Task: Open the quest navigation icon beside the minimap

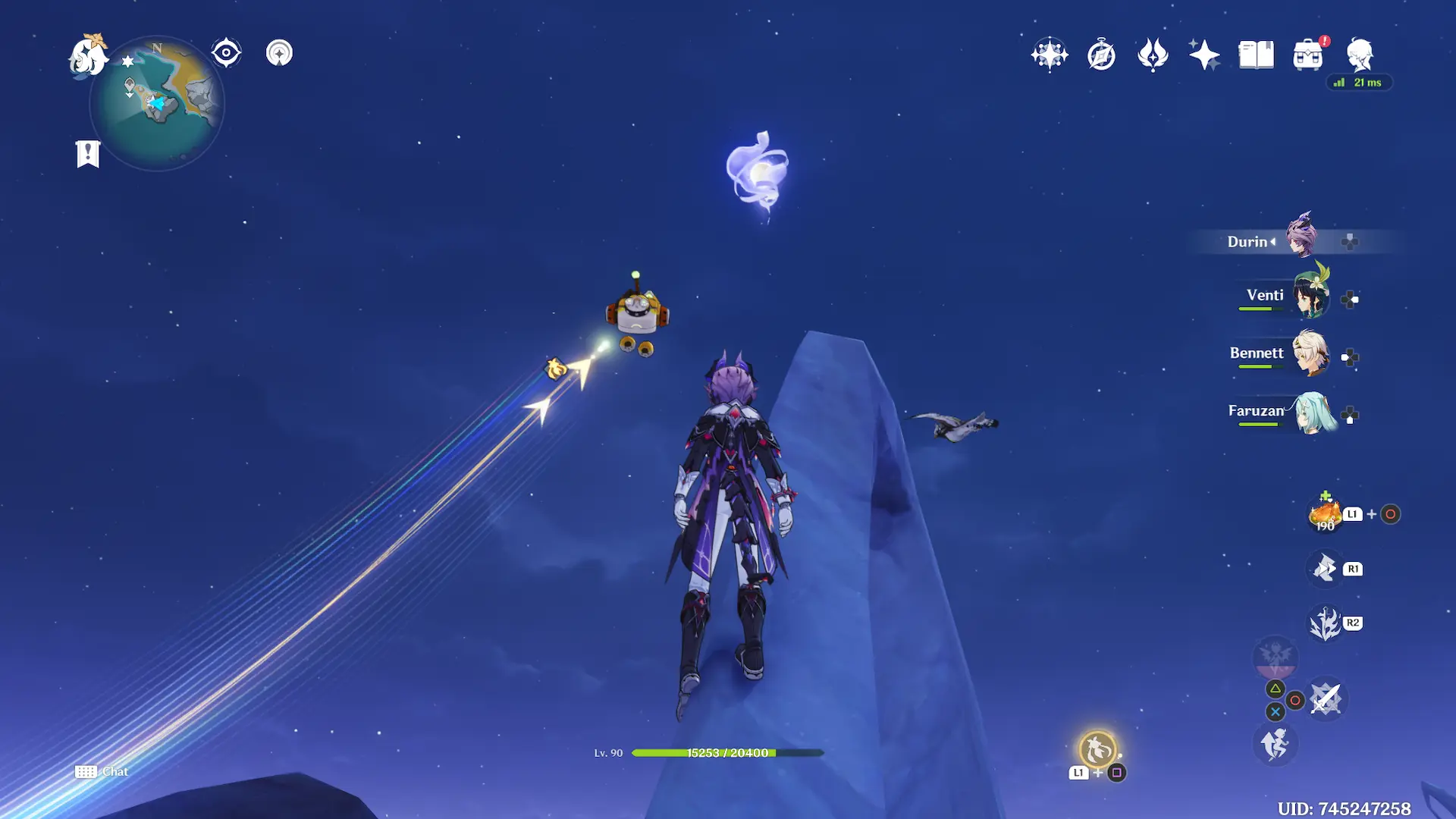Action: click(279, 53)
